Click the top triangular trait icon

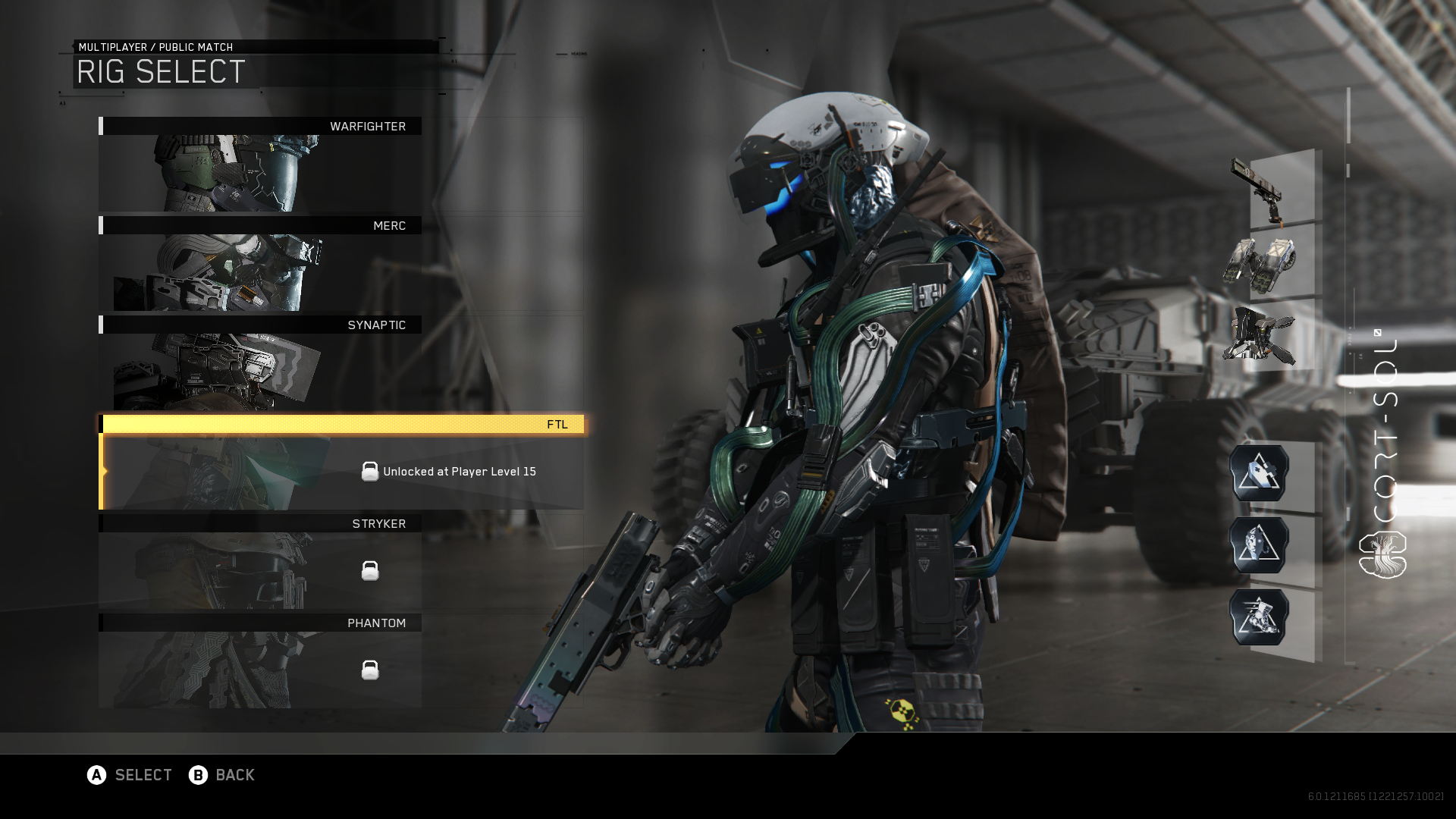[x=1259, y=473]
